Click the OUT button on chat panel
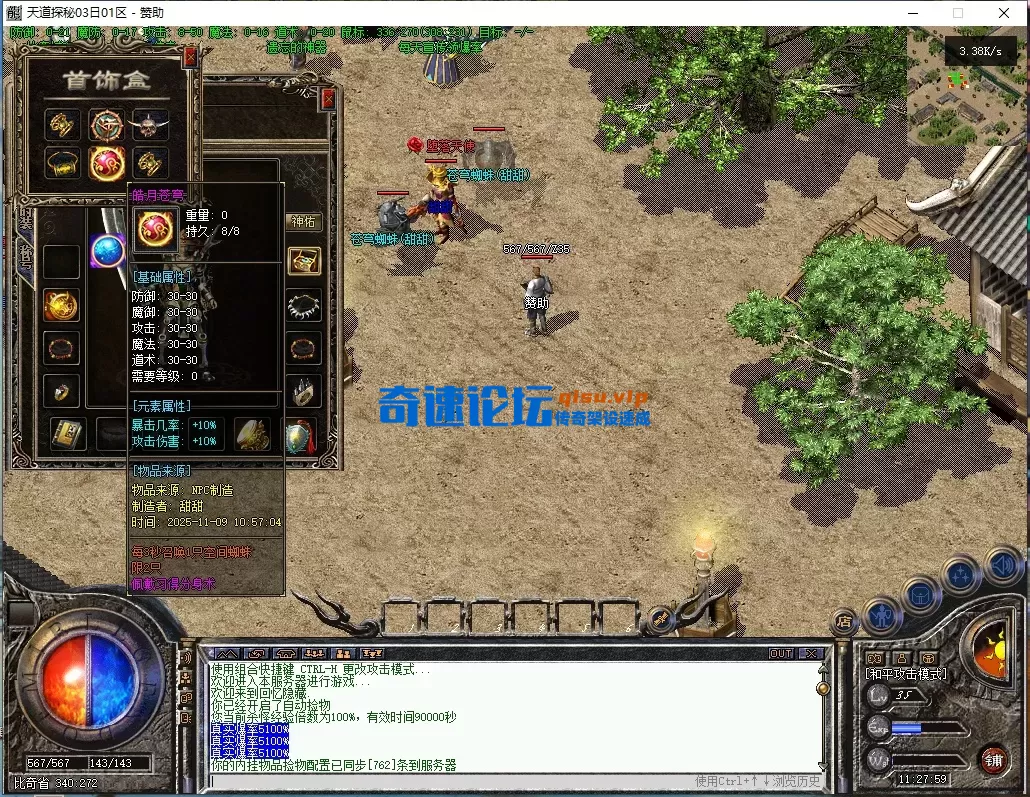Image resolution: width=1030 pixels, height=797 pixels. pos(781,653)
